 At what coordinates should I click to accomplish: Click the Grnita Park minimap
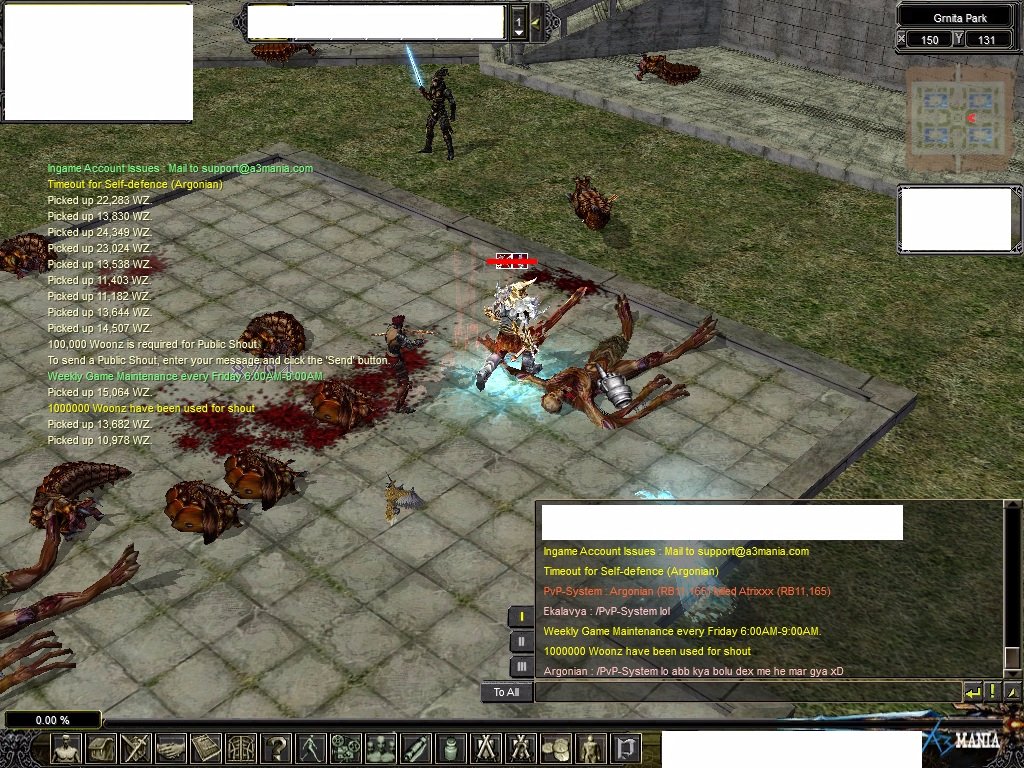[954, 118]
